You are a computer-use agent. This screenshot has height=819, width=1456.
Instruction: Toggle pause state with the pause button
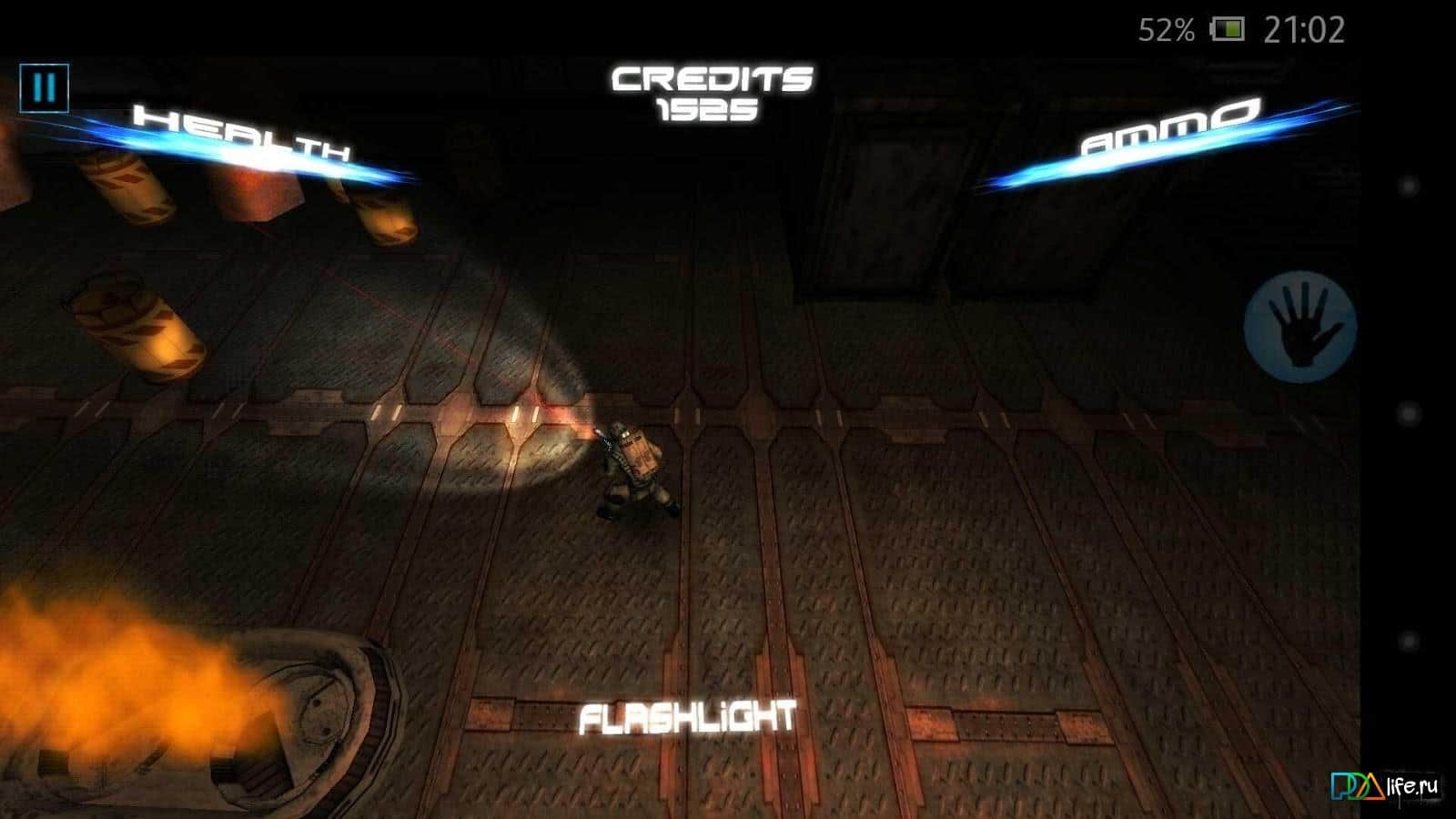coord(43,88)
